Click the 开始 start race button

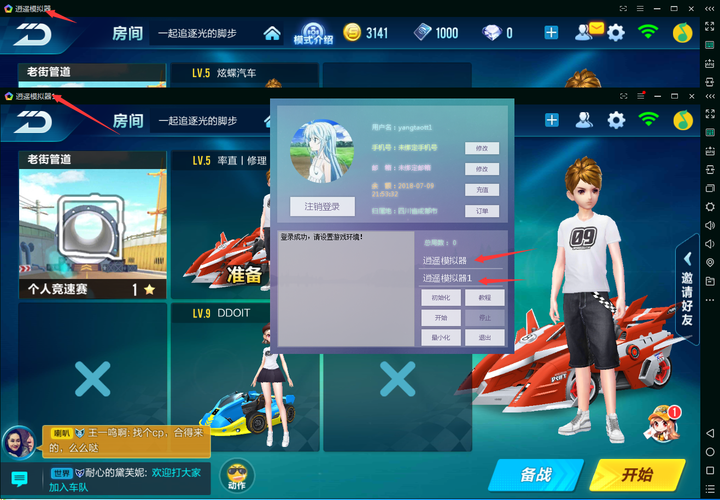click(x=637, y=474)
